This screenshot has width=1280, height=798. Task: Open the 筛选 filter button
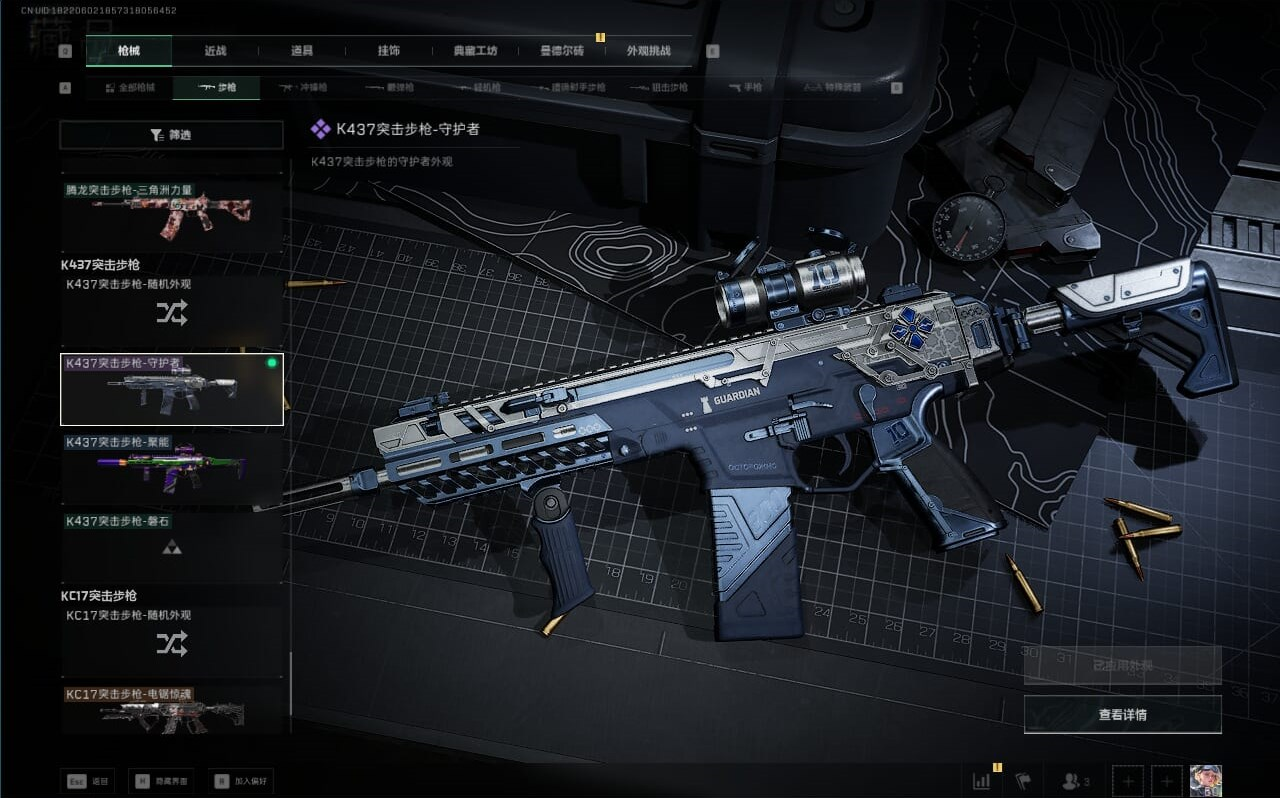(172, 135)
